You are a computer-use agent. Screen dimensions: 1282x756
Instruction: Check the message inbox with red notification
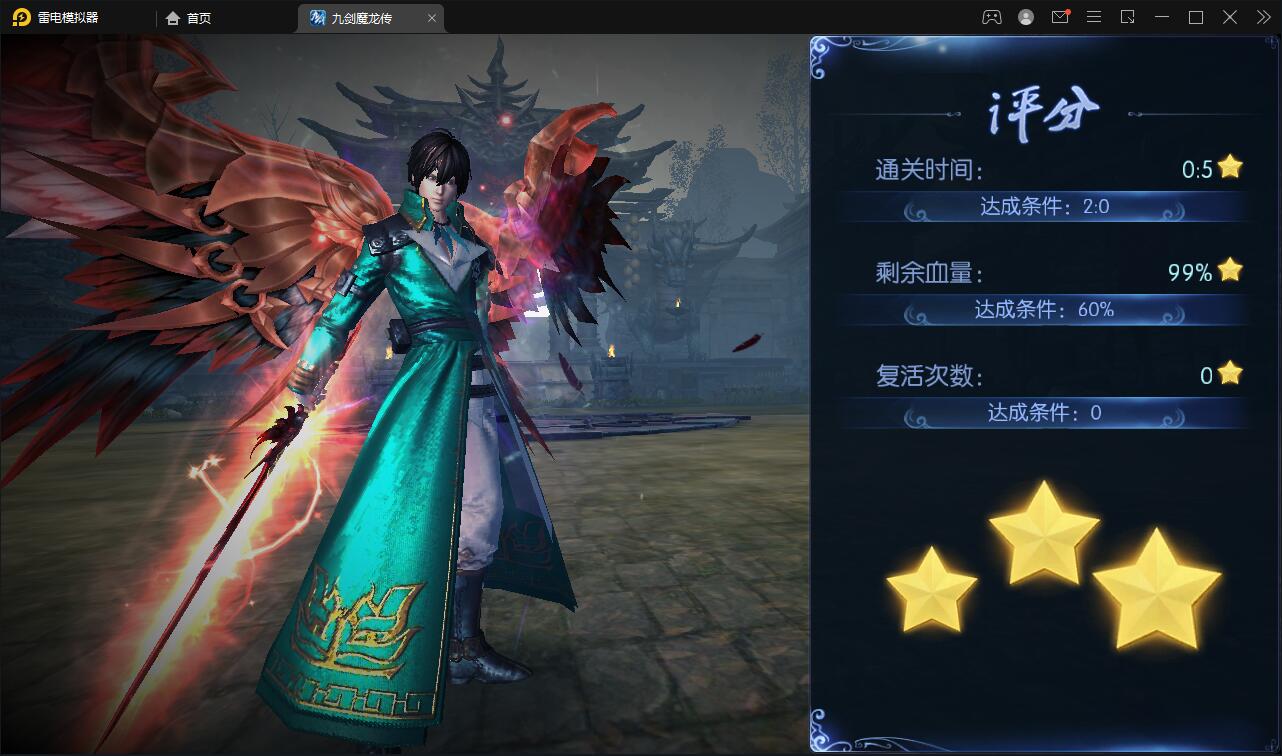click(x=1060, y=17)
